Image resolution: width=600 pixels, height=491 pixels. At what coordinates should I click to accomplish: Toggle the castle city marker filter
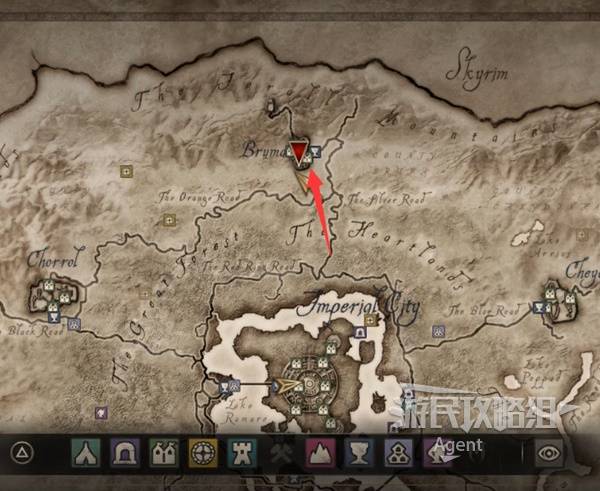[x=162, y=454]
